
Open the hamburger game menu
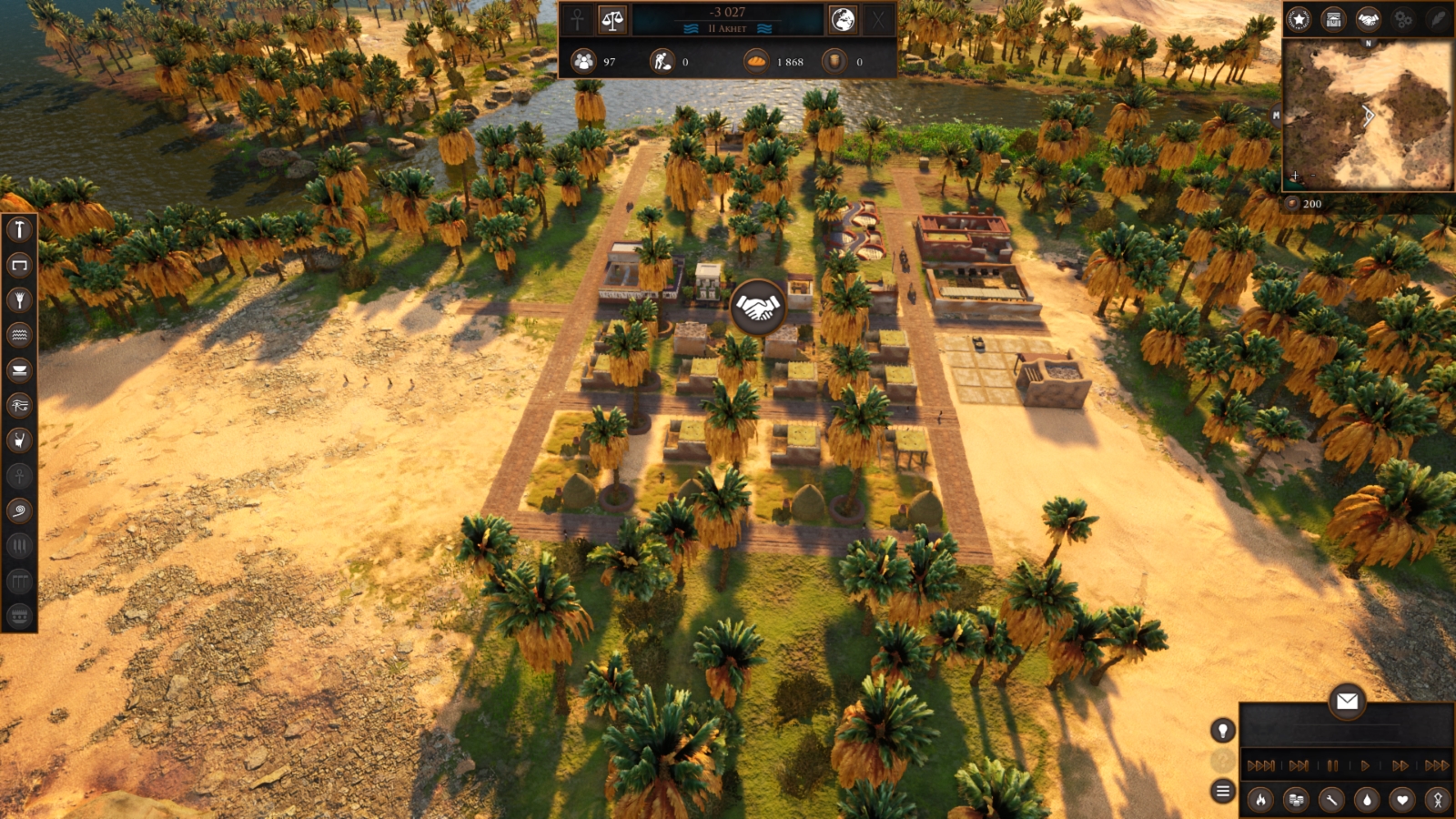[x=1222, y=791]
